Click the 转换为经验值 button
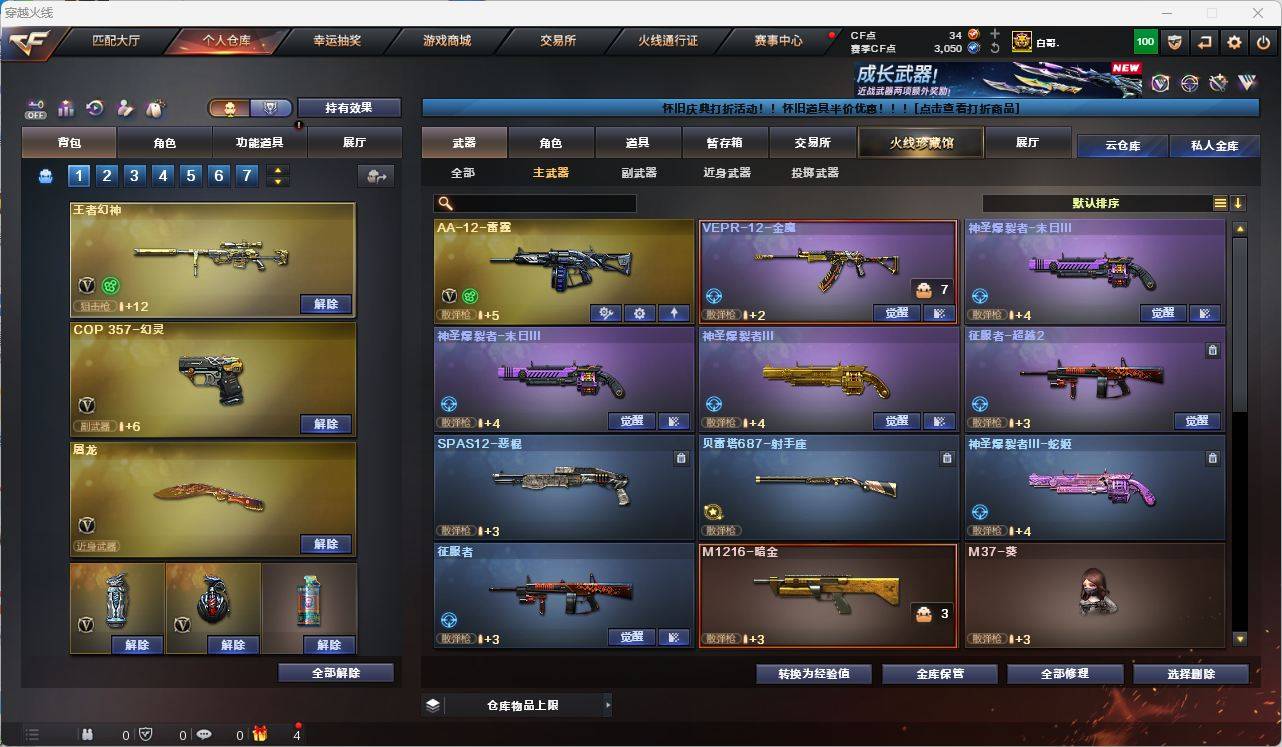The image size is (1282, 747). 814,674
